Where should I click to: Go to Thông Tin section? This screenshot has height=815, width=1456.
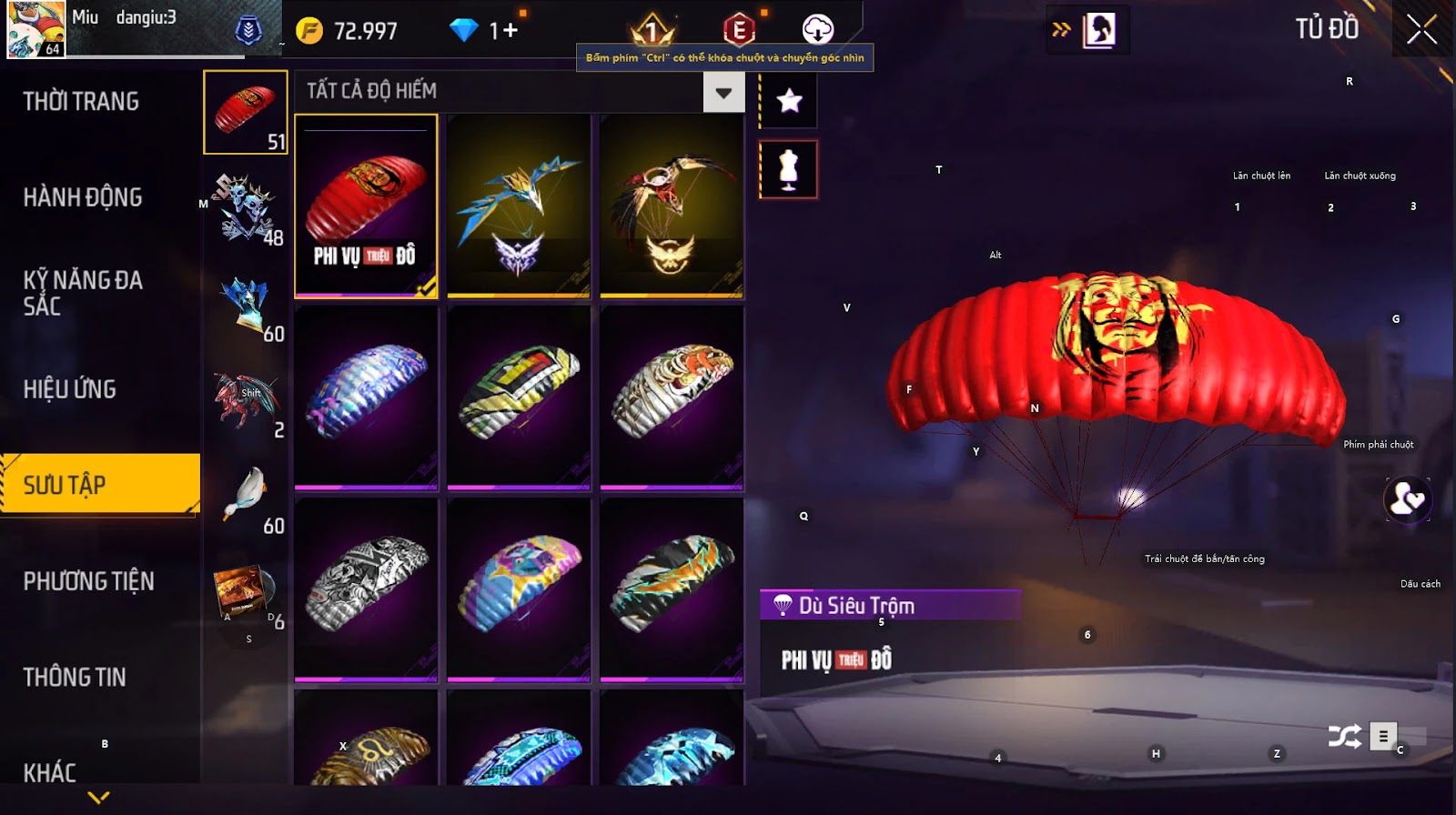click(x=75, y=677)
